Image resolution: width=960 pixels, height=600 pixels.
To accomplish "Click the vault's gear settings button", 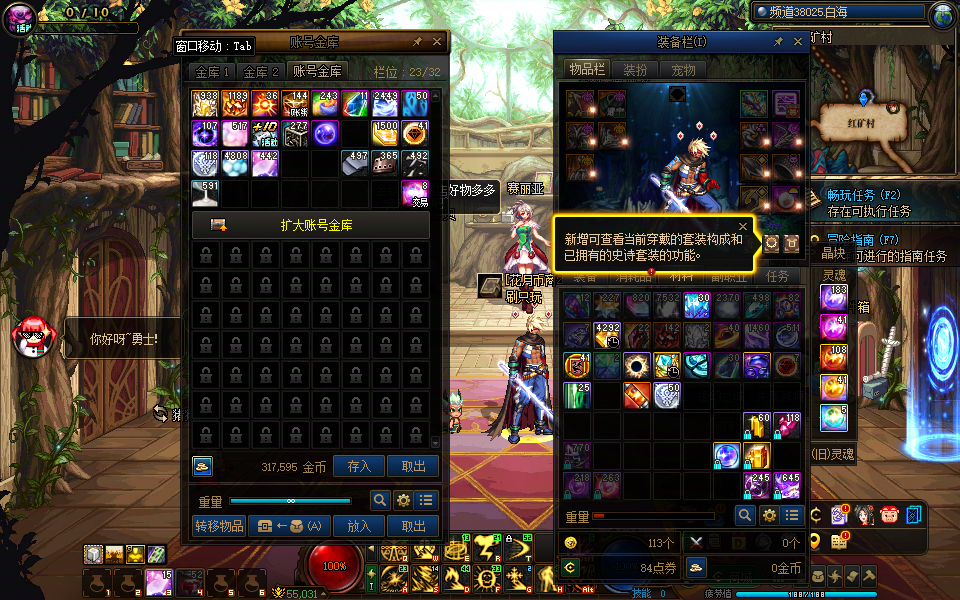I will pos(404,501).
